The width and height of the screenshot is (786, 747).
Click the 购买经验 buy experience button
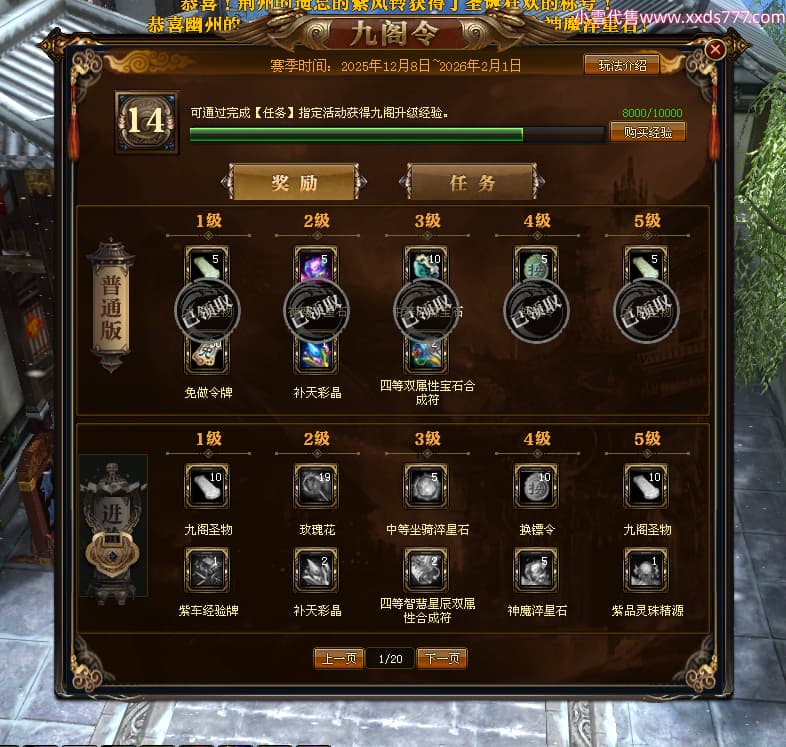click(647, 131)
